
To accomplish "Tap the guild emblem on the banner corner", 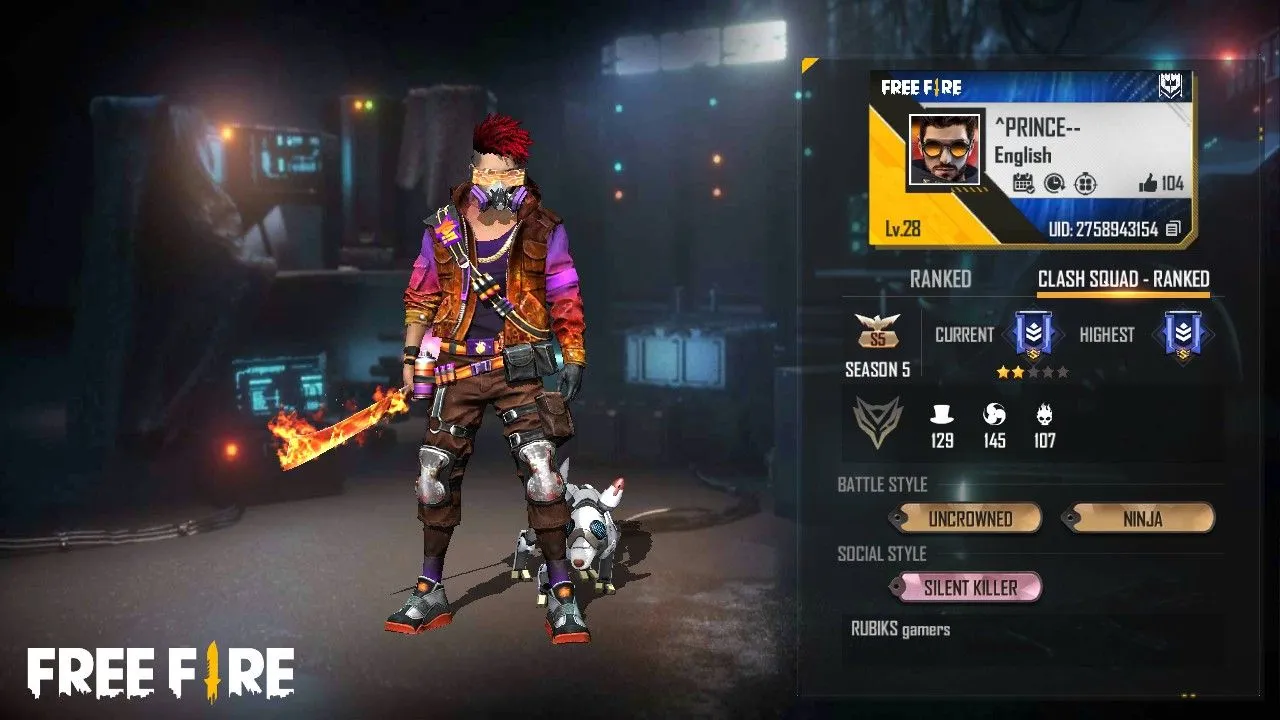I will (x=1169, y=87).
